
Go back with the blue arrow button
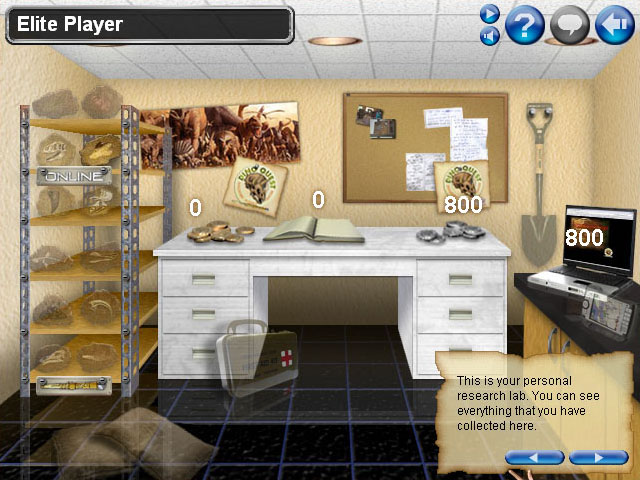(615, 24)
